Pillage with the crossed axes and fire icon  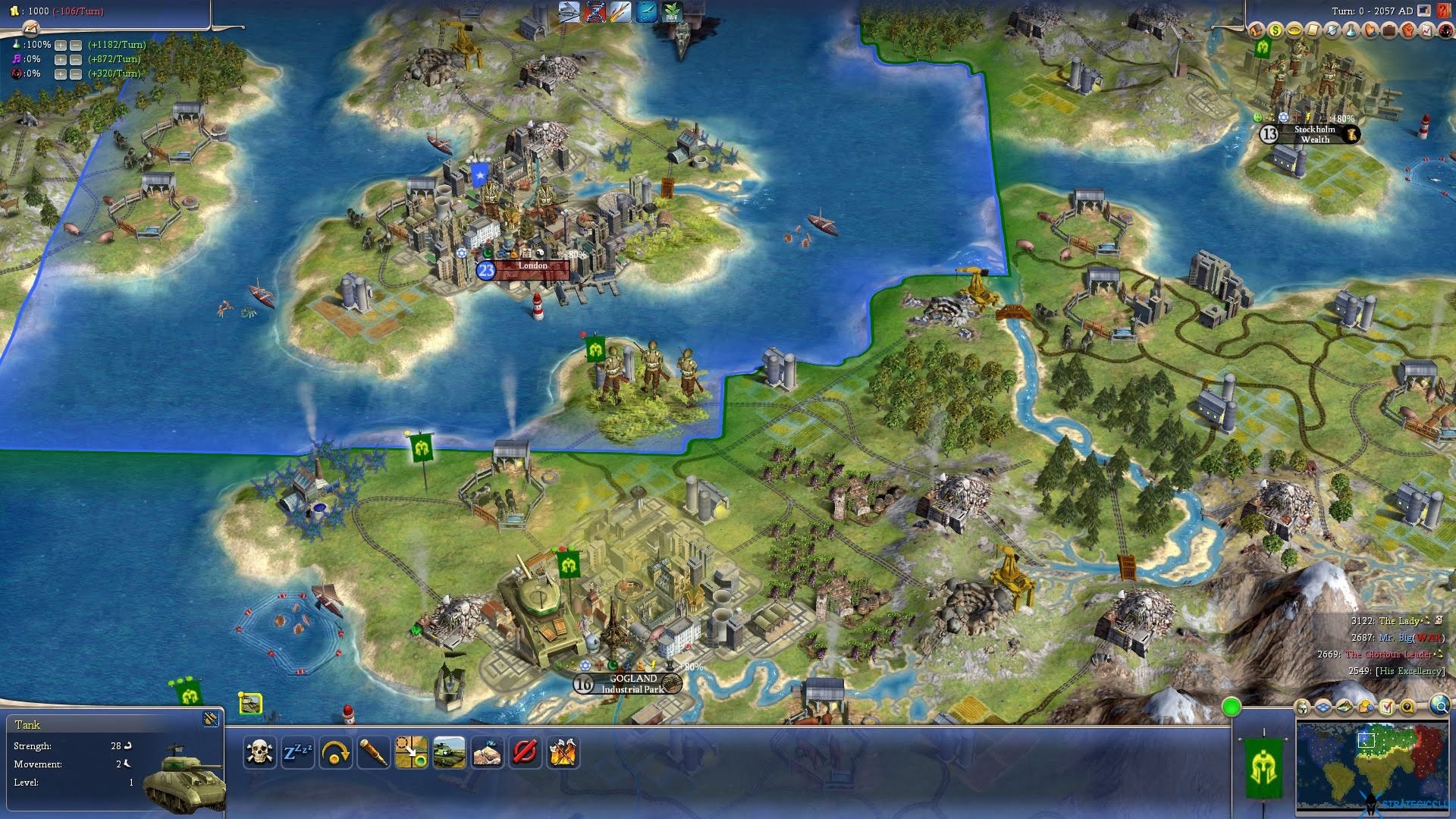pyautogui.click(x=563, y=752)
